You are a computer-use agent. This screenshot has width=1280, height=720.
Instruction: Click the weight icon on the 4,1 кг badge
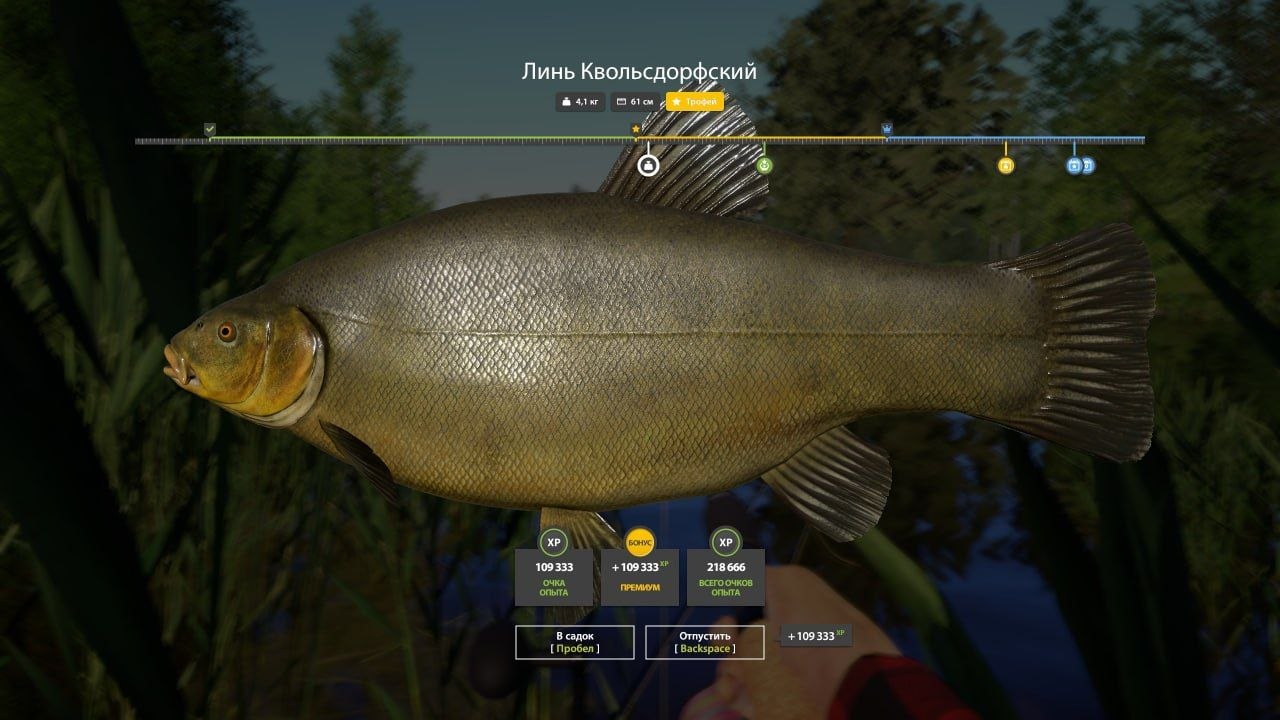pyautogui.click(x=566, y=101)
